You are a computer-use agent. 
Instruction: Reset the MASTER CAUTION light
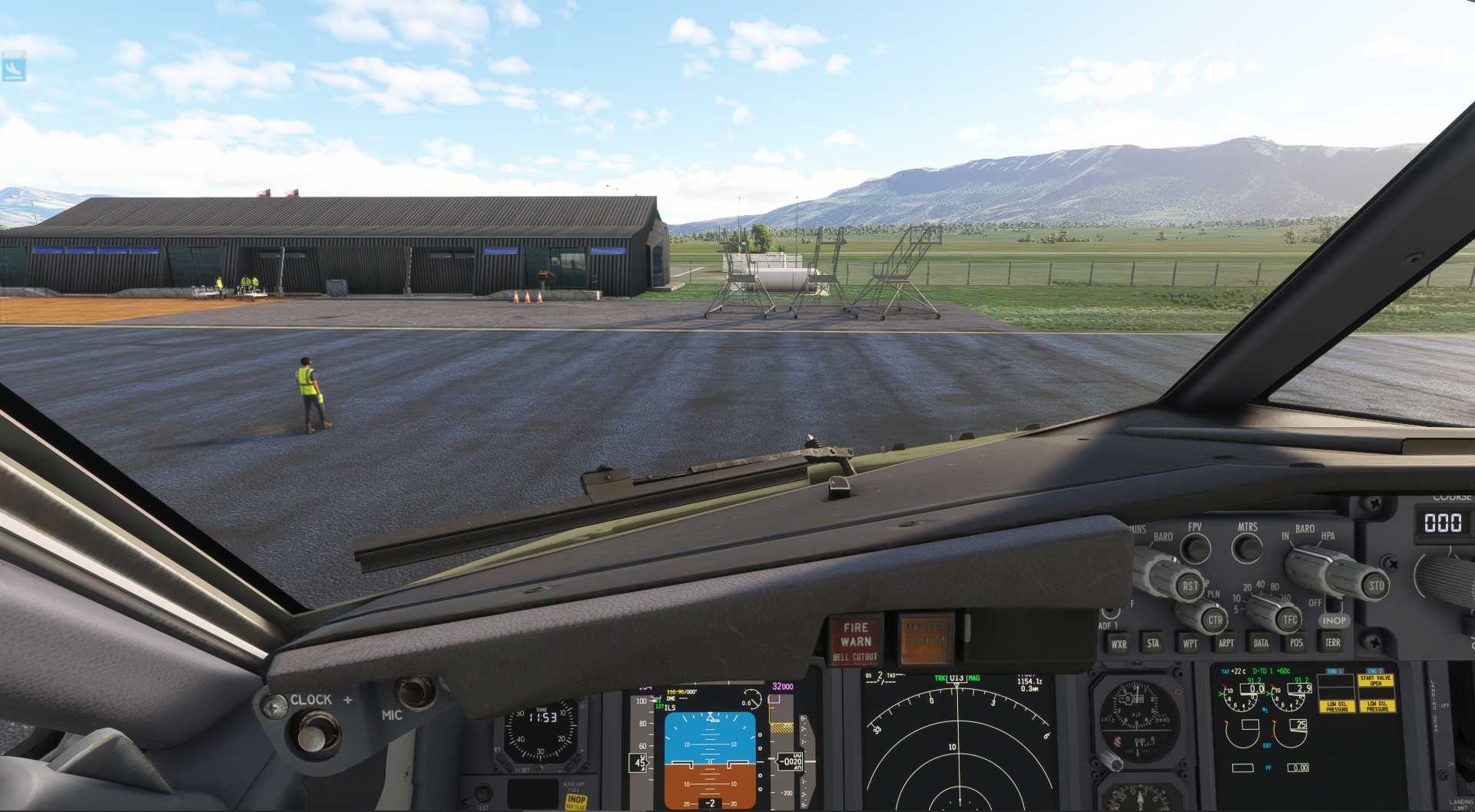[926, 639]
